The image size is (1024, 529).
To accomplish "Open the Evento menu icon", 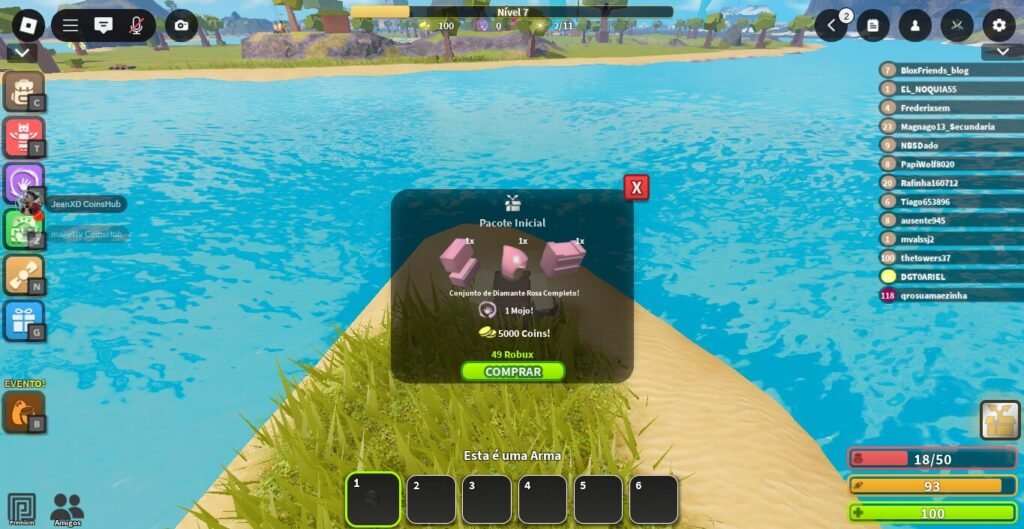I will (x=22, y=411).
